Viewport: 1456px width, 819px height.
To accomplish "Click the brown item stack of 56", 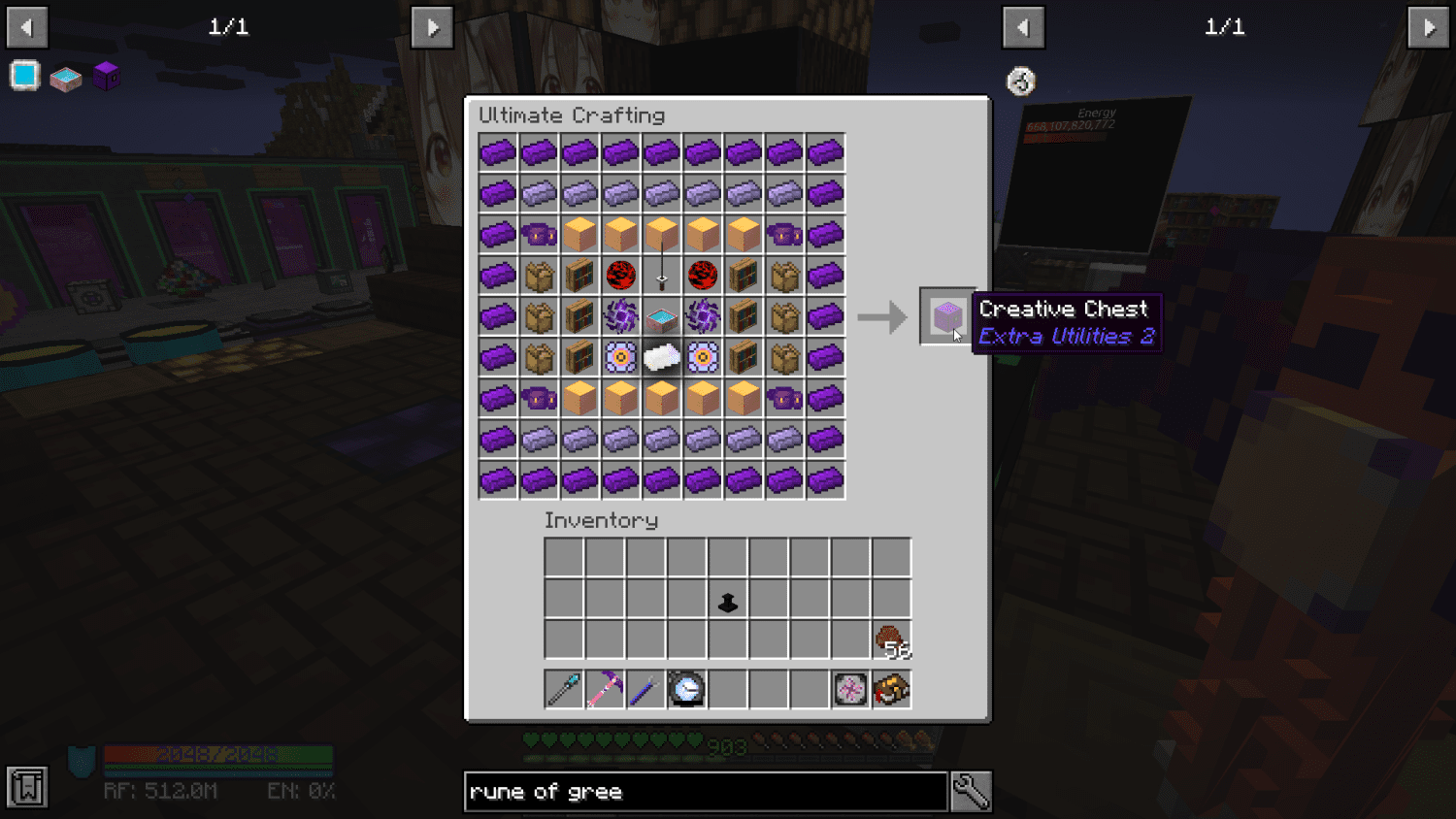I will tap(891, 640).
